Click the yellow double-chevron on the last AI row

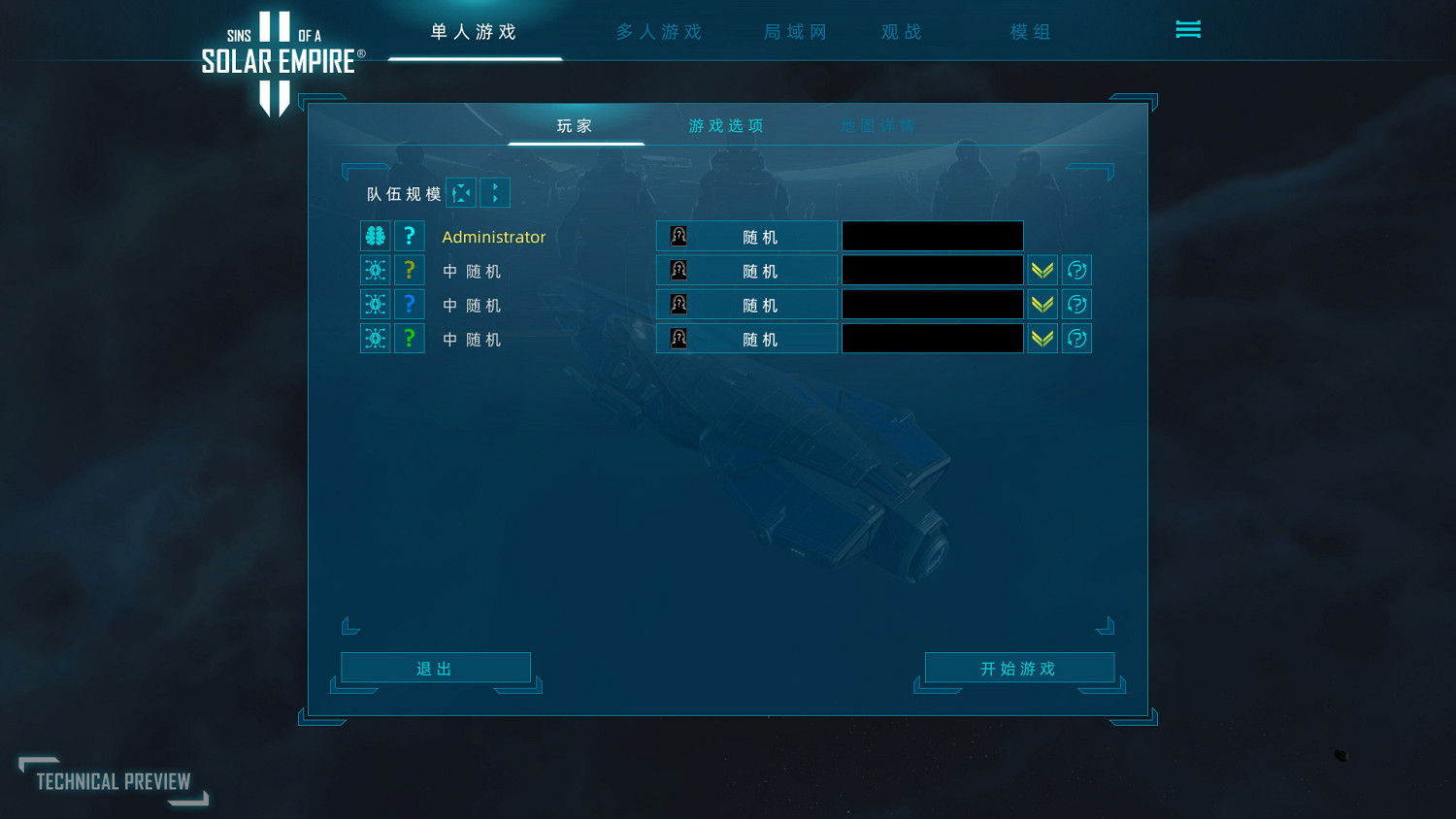coord(1042,338)
